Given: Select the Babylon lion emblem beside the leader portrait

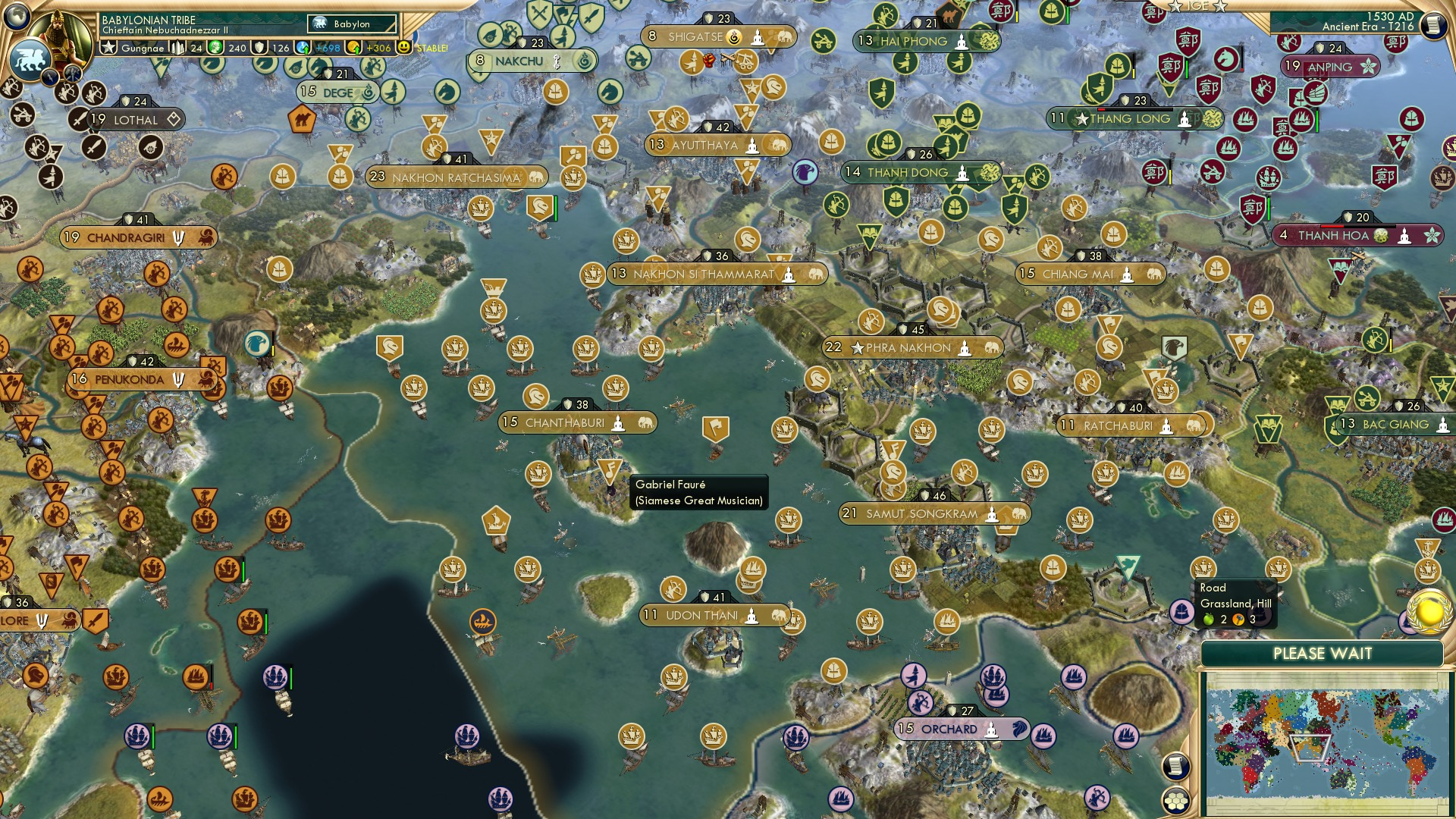Looking at the screenshot, I should click(x=30, y=59).
